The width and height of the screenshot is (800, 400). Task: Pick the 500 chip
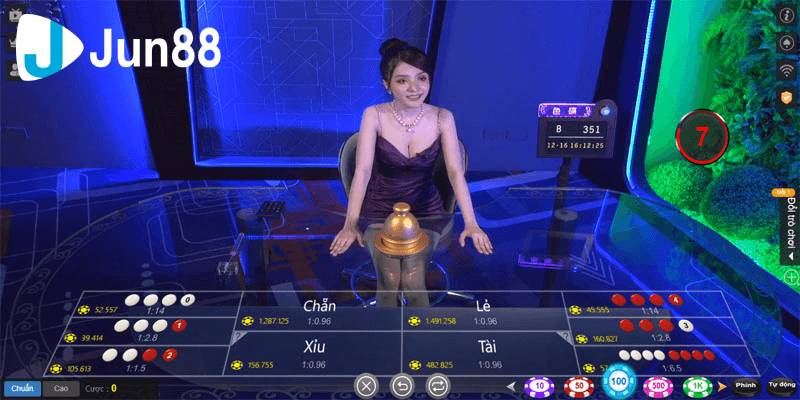[658, 385]
